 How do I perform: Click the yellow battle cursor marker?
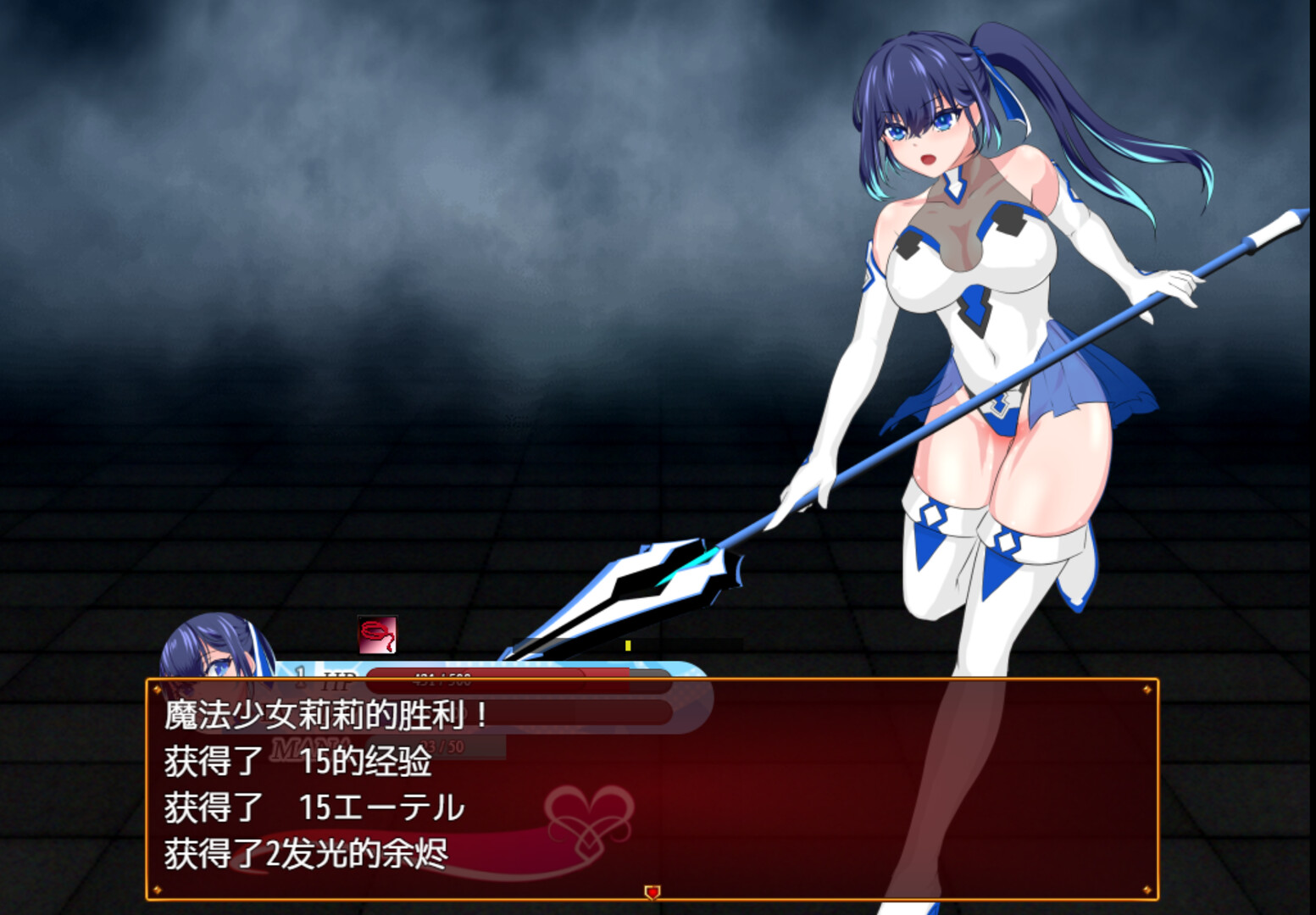628,646
